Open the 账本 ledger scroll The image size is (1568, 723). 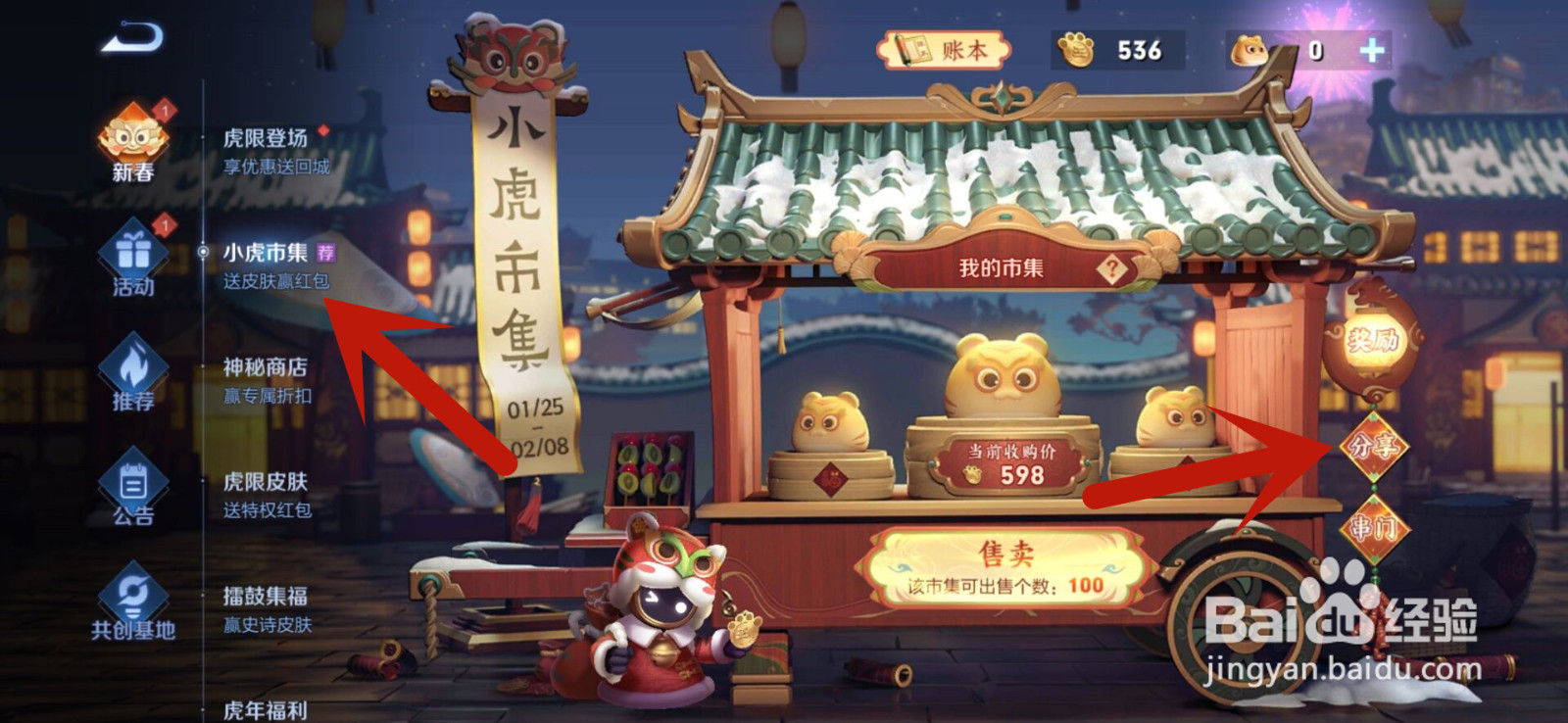click(944, 49)
